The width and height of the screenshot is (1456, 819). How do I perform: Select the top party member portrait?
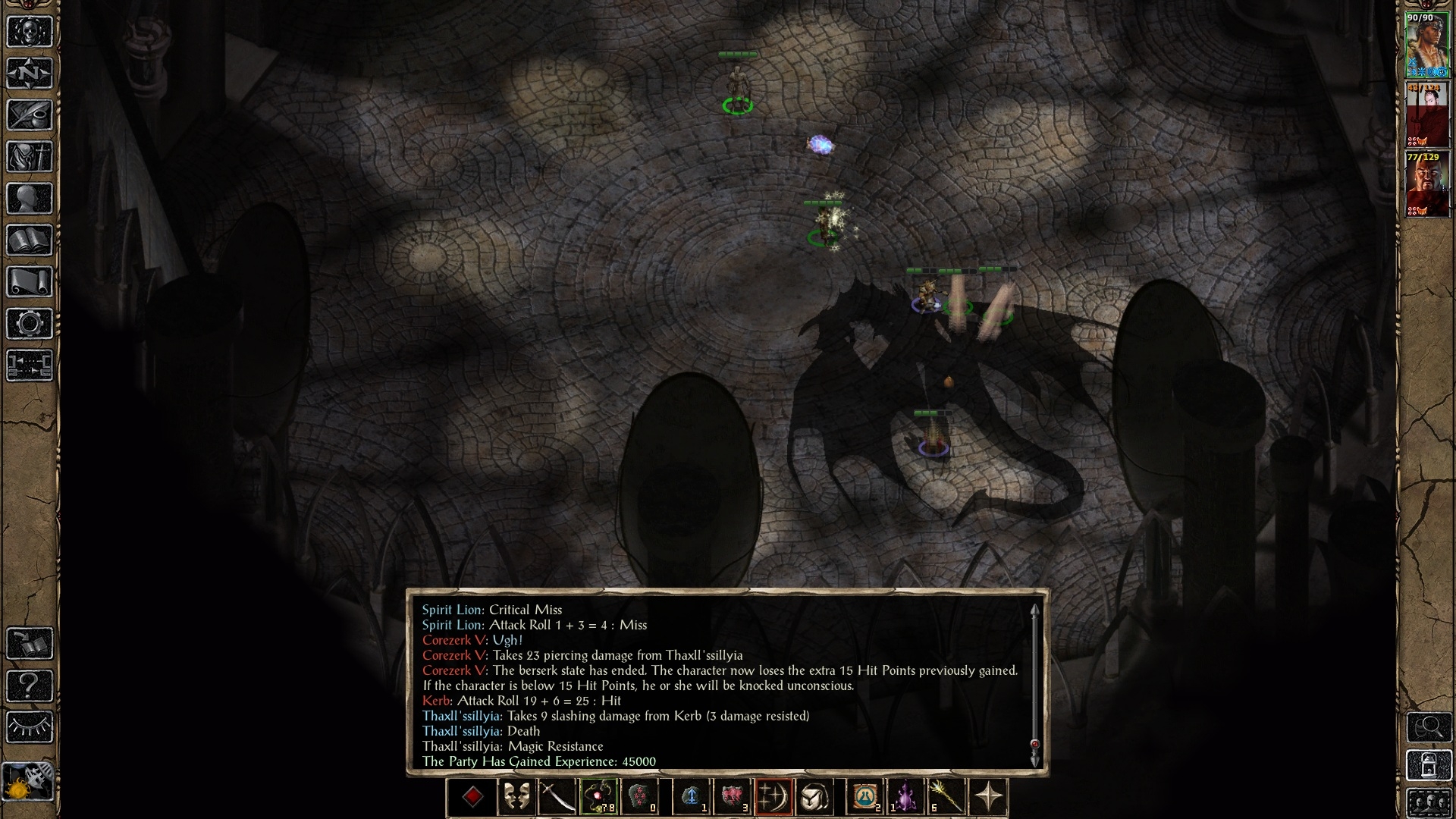[x=1427, y=44]
